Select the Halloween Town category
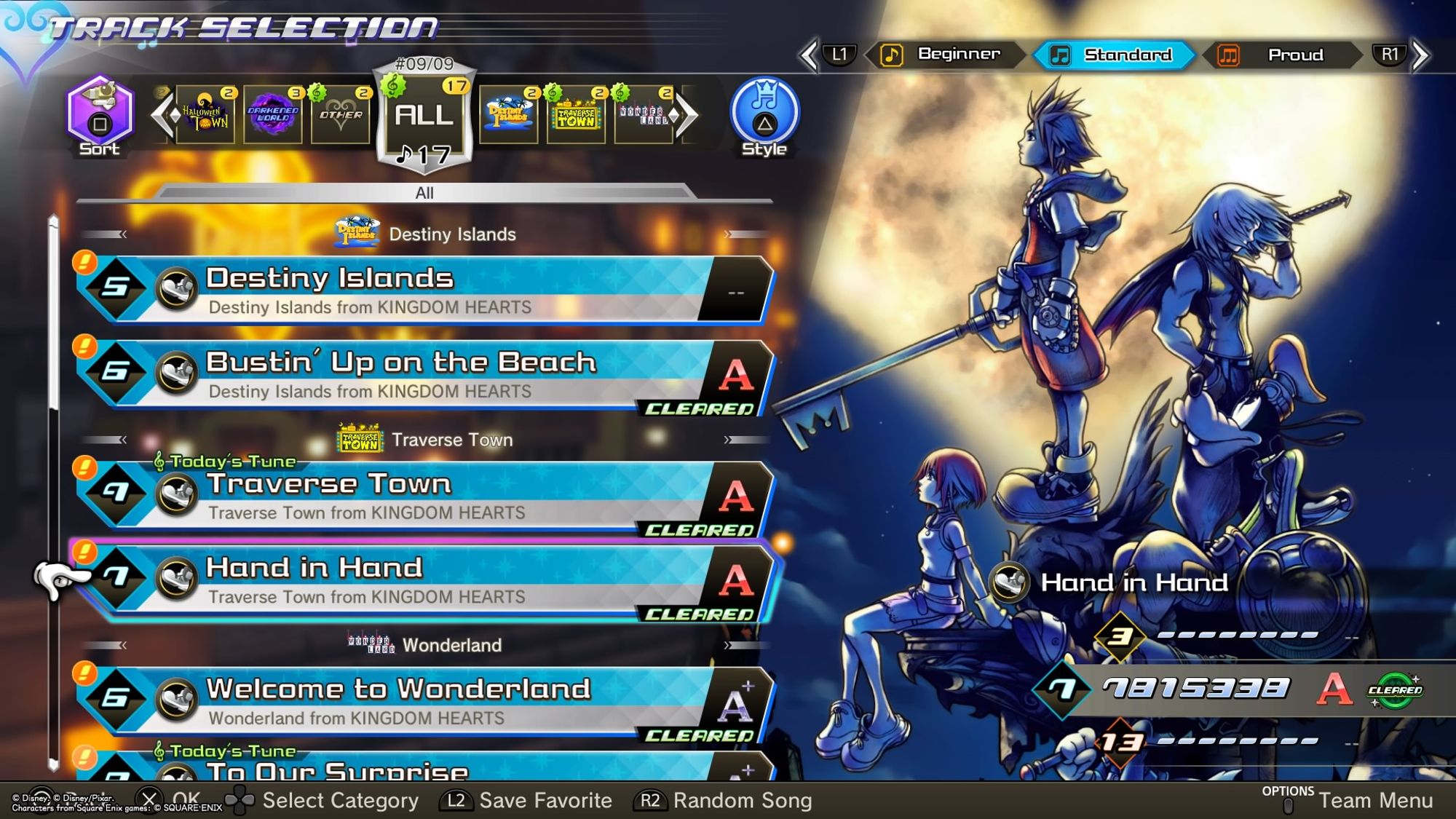 click(205, 115)
